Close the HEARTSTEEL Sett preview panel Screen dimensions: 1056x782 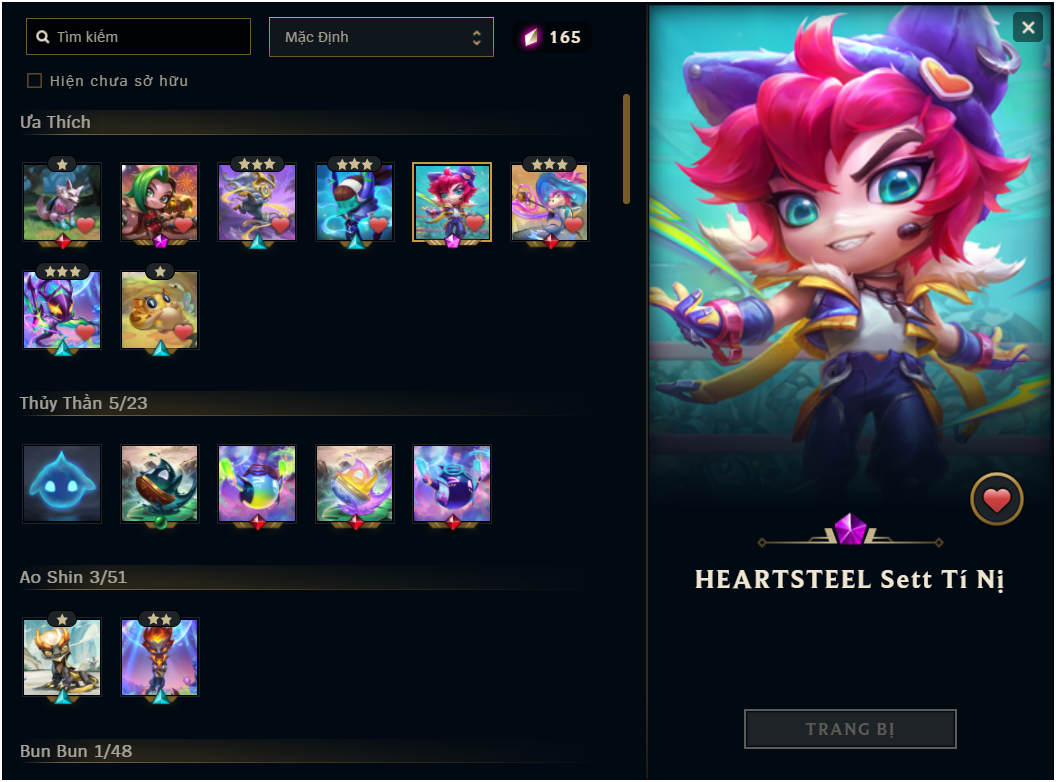point(1027,27)
